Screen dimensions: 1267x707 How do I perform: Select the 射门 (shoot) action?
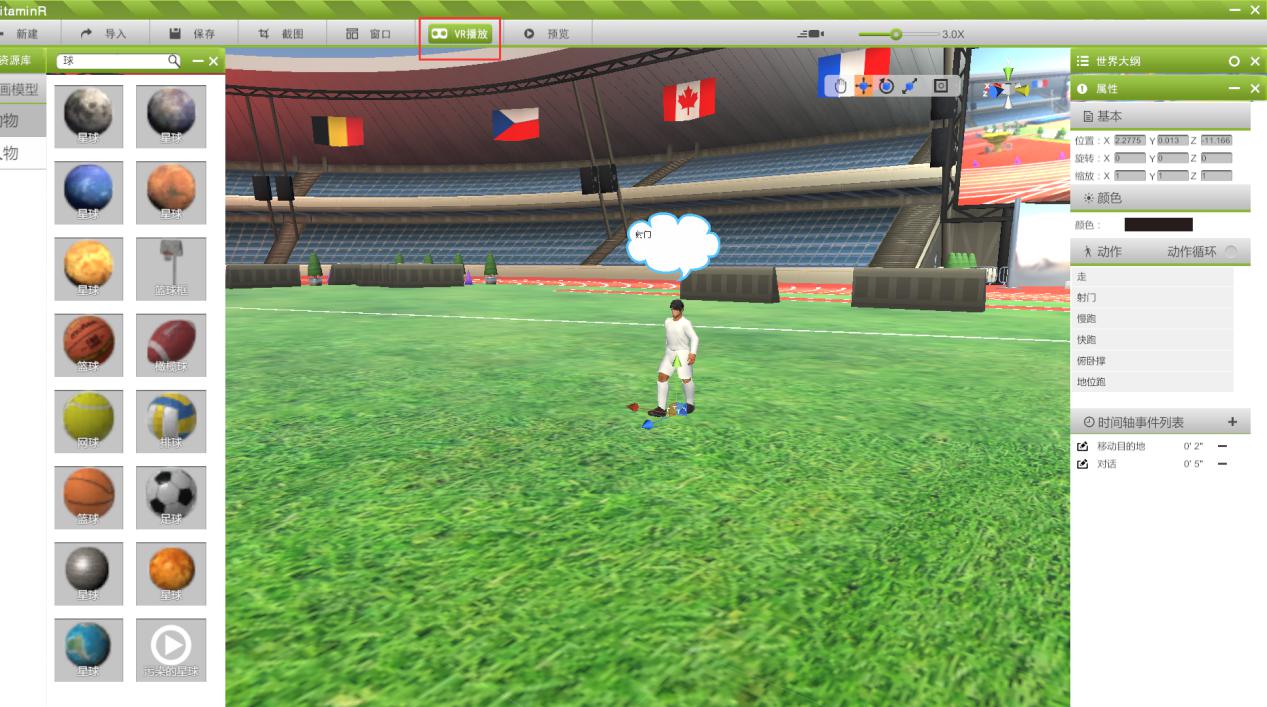1087,298
